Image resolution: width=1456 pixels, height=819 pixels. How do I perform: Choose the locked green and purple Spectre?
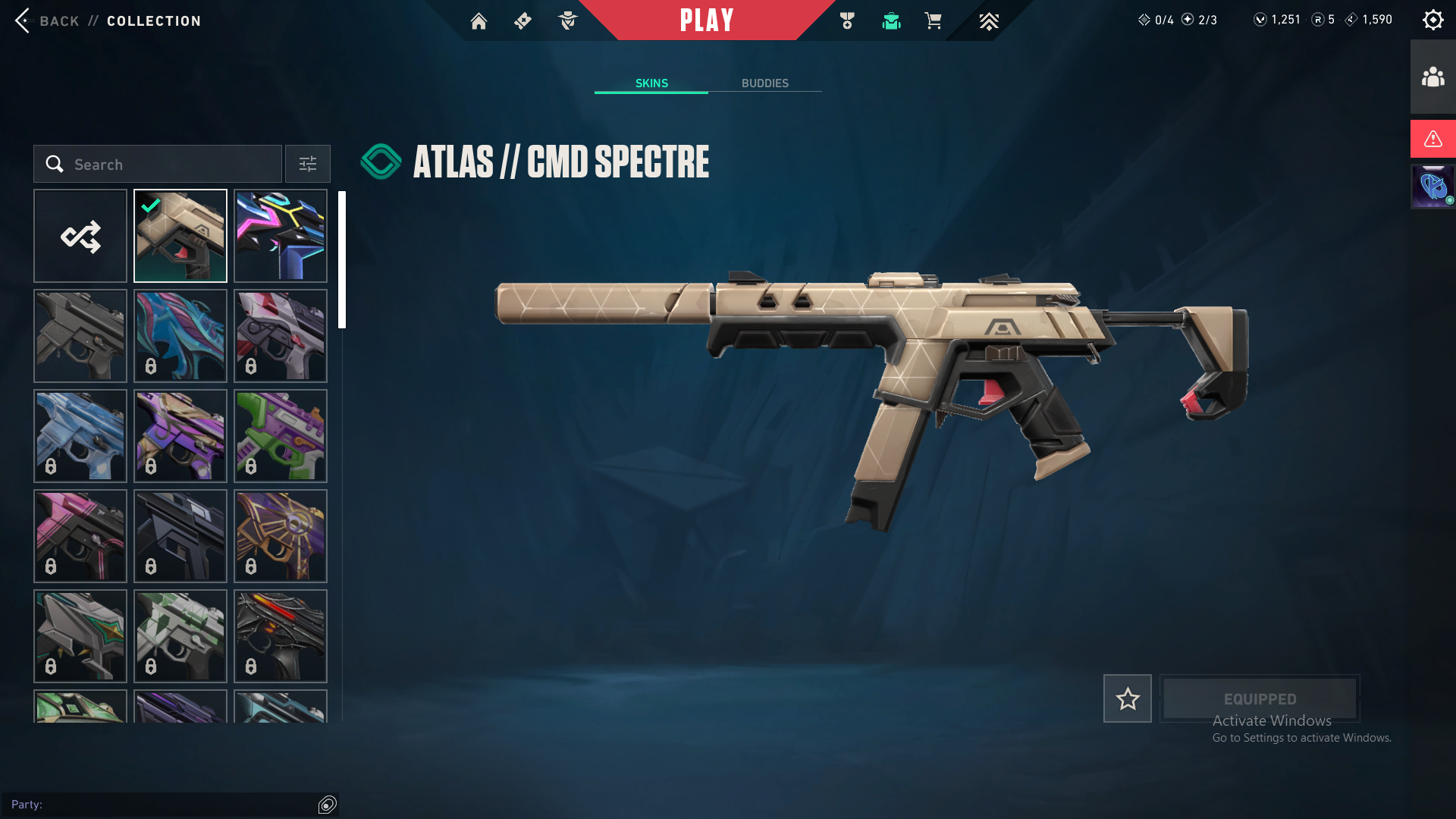(281, 436)
